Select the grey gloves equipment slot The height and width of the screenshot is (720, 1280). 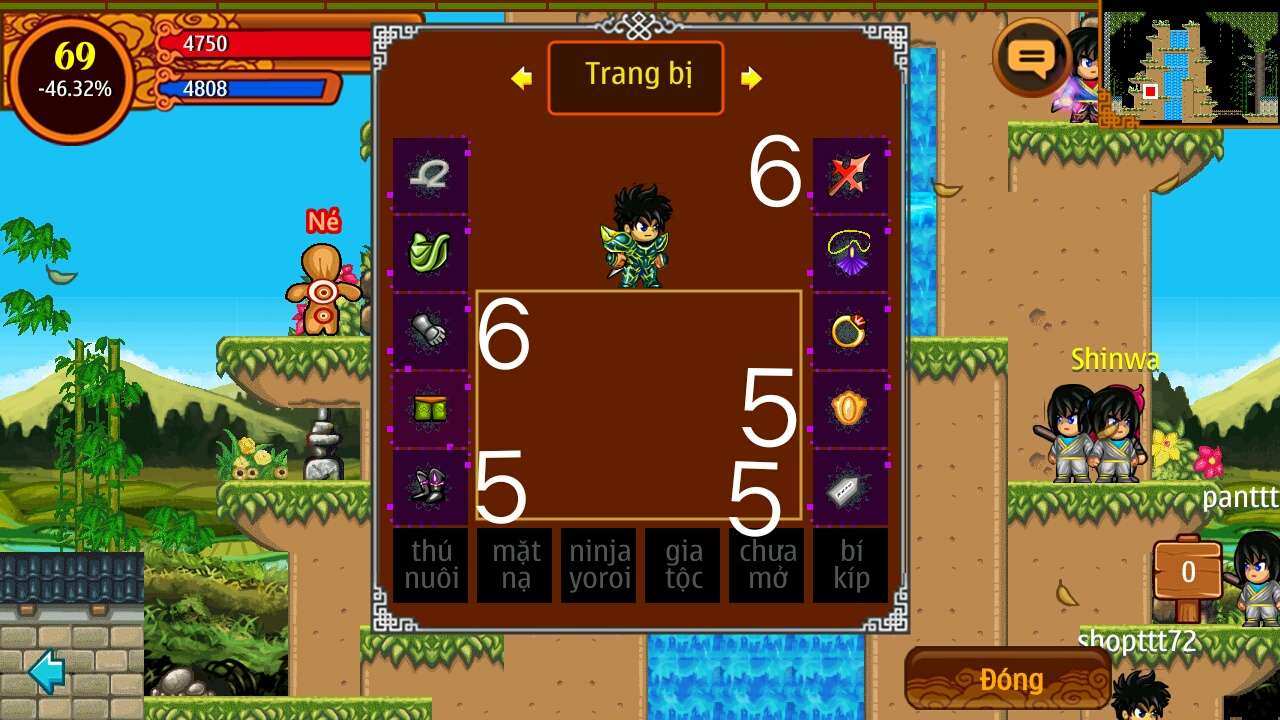point(430,331)
